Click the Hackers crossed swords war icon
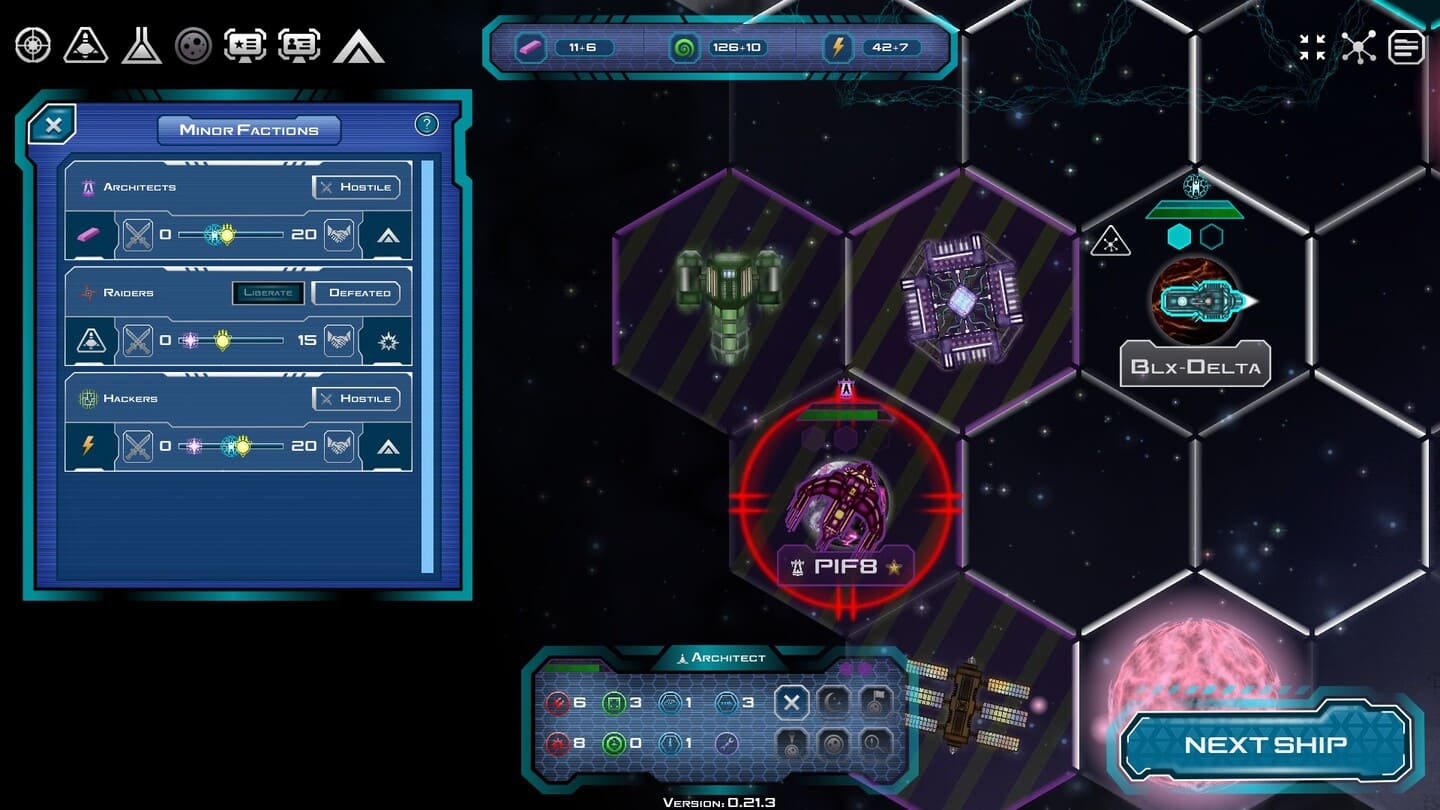The height and width of the screenshot is (810, 1440). pos(137,446)
